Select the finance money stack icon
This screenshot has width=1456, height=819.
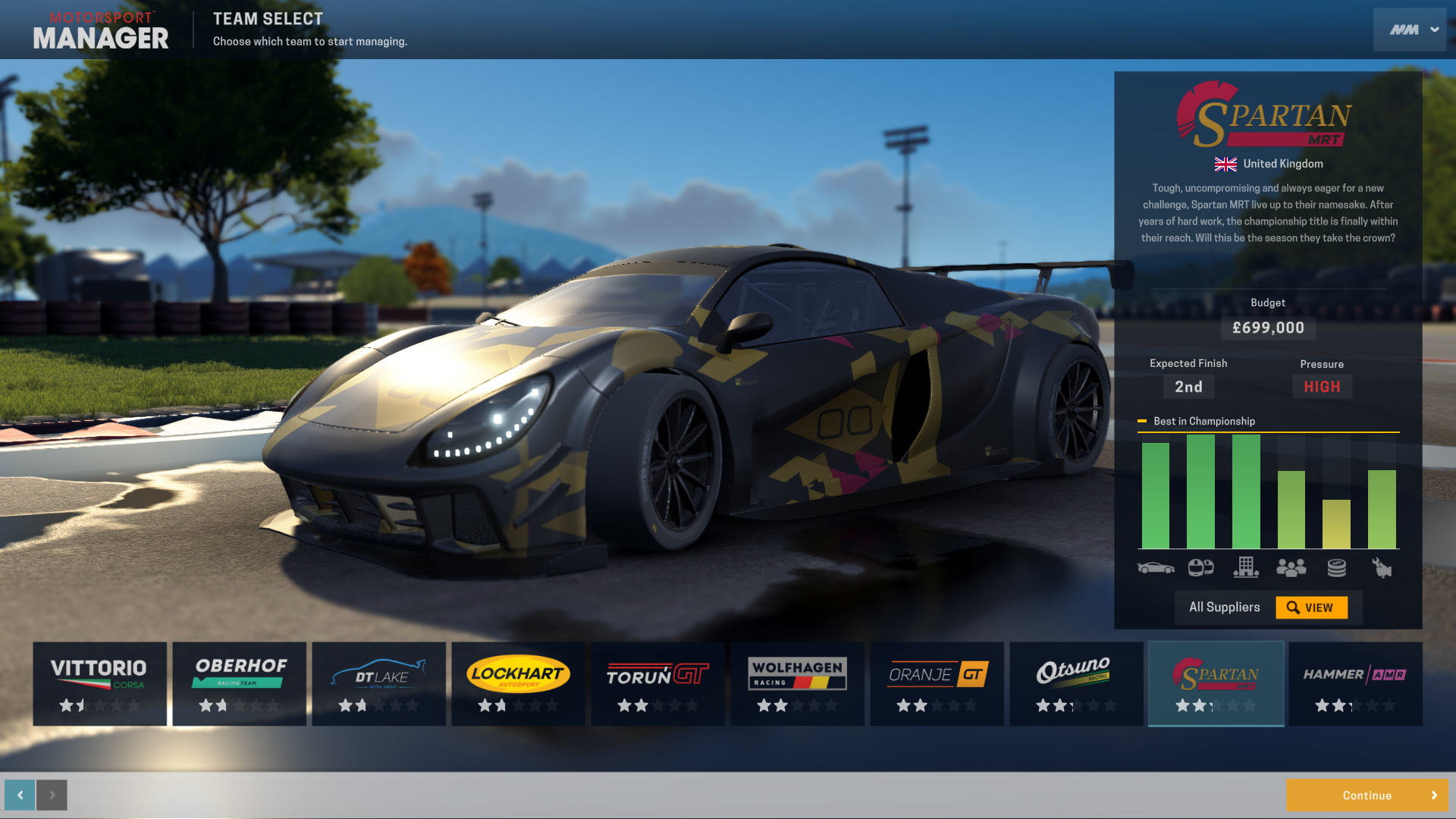point(1336,567)
